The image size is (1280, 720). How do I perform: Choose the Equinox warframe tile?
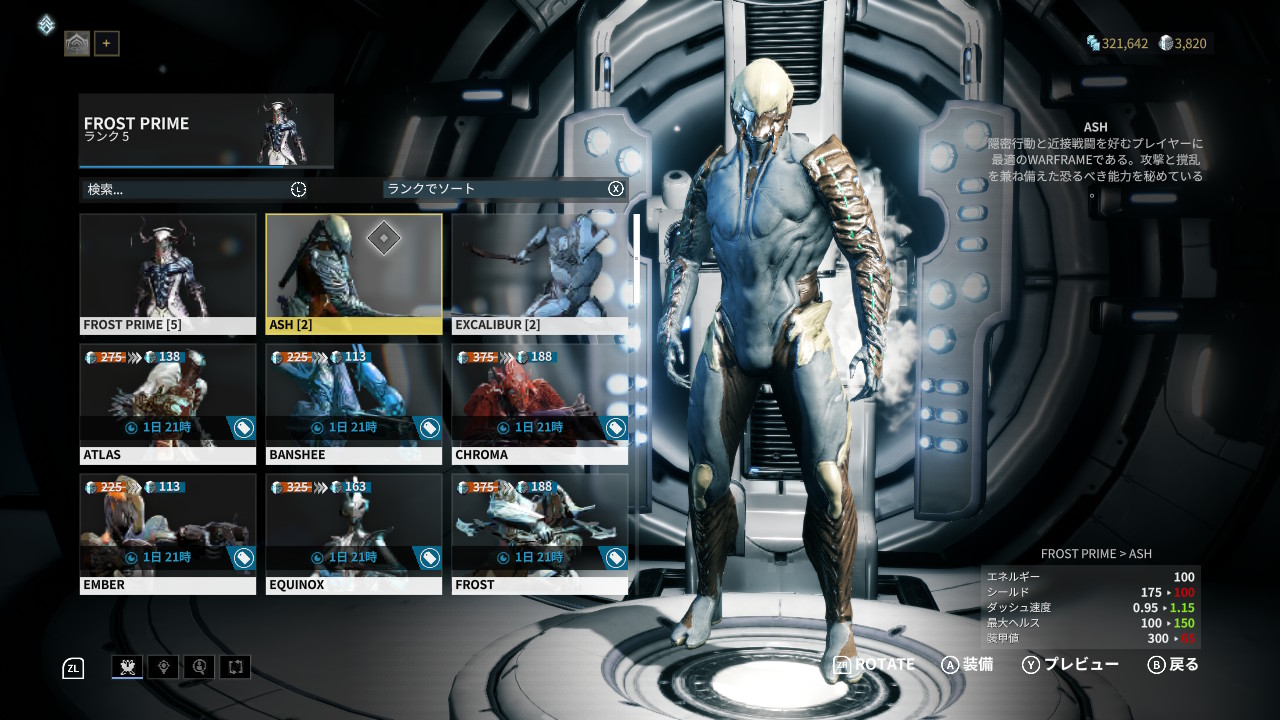pyautogui.click(x=354, y=533)
